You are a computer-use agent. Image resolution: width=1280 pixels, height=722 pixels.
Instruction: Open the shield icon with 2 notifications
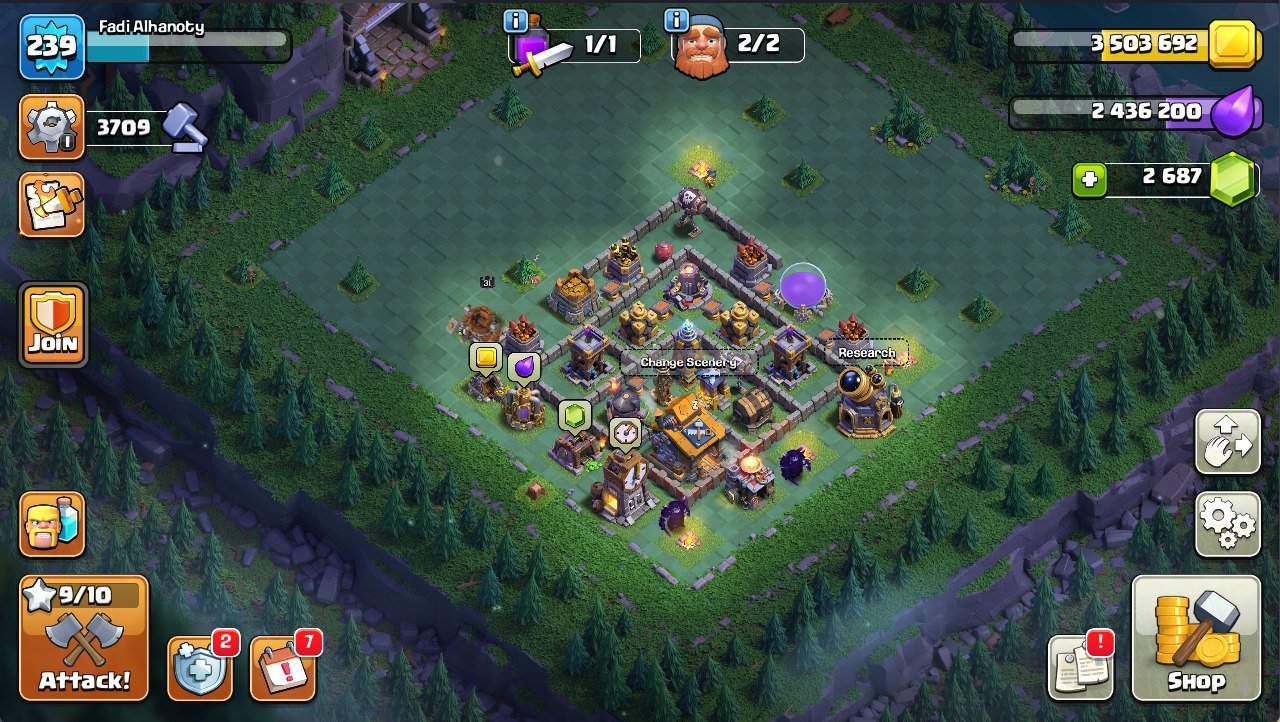point(200,667)
